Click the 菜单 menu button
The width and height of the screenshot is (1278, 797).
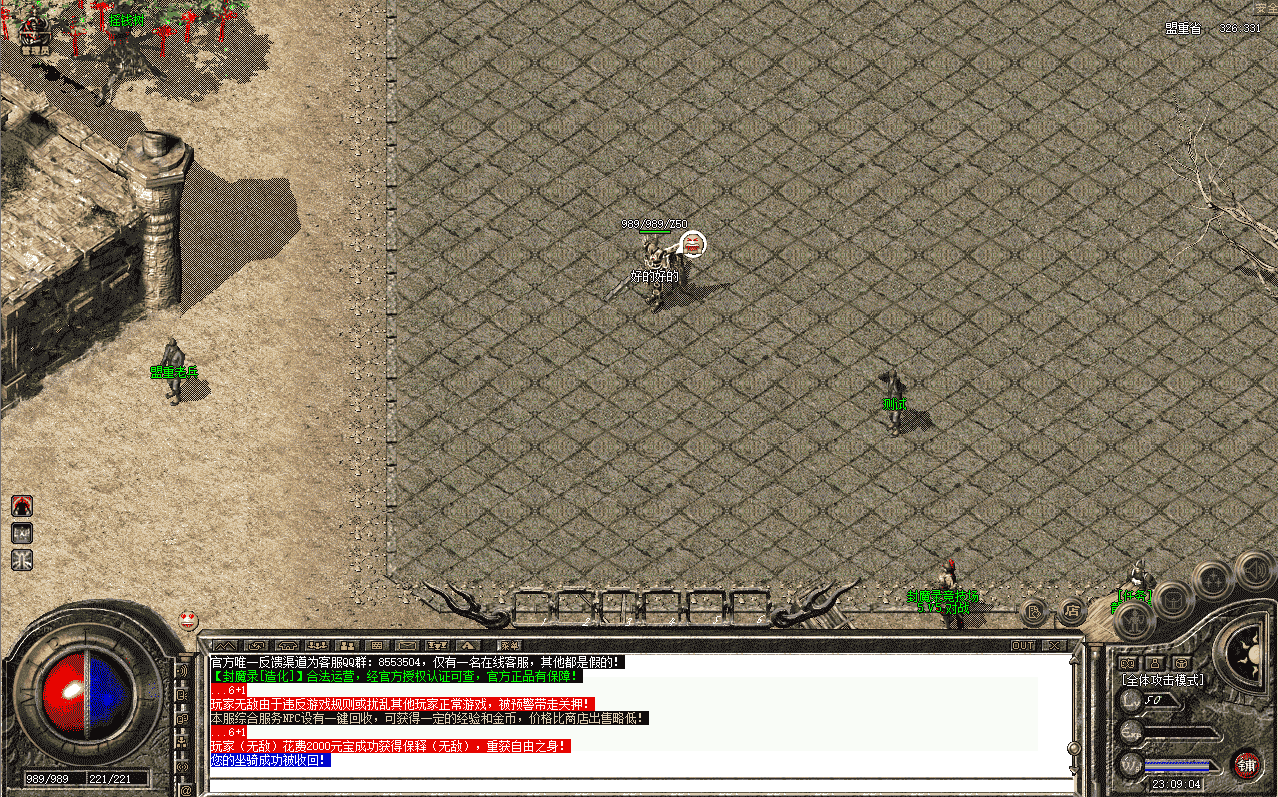click(x=510, y=646)
